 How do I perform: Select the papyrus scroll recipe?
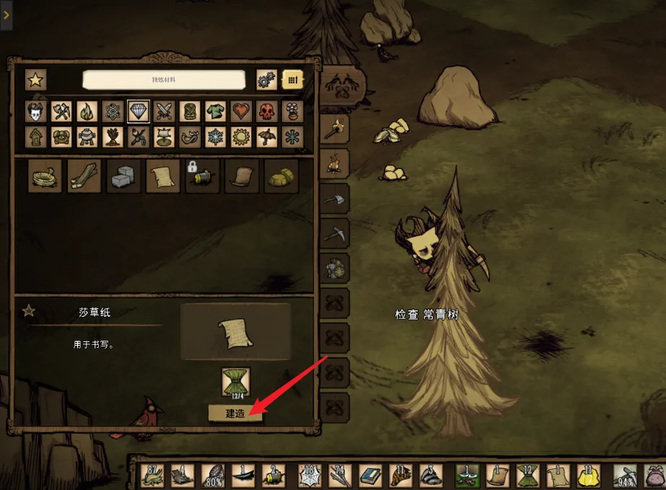pyautogui.click(x=162, y=176)
